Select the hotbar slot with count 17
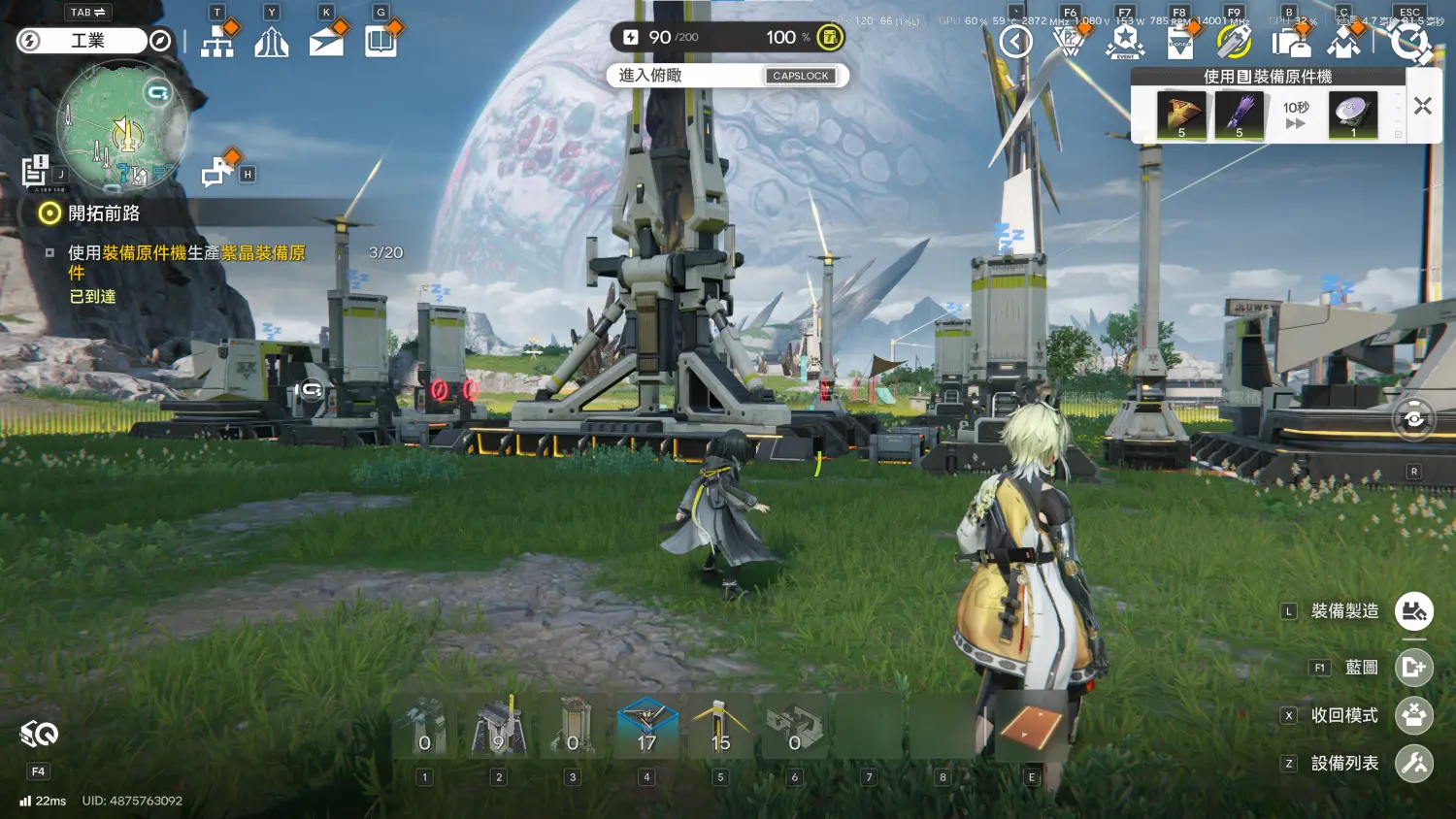Image resolution: width=1456 pixels, height=819 pixels. pos(646,727)
